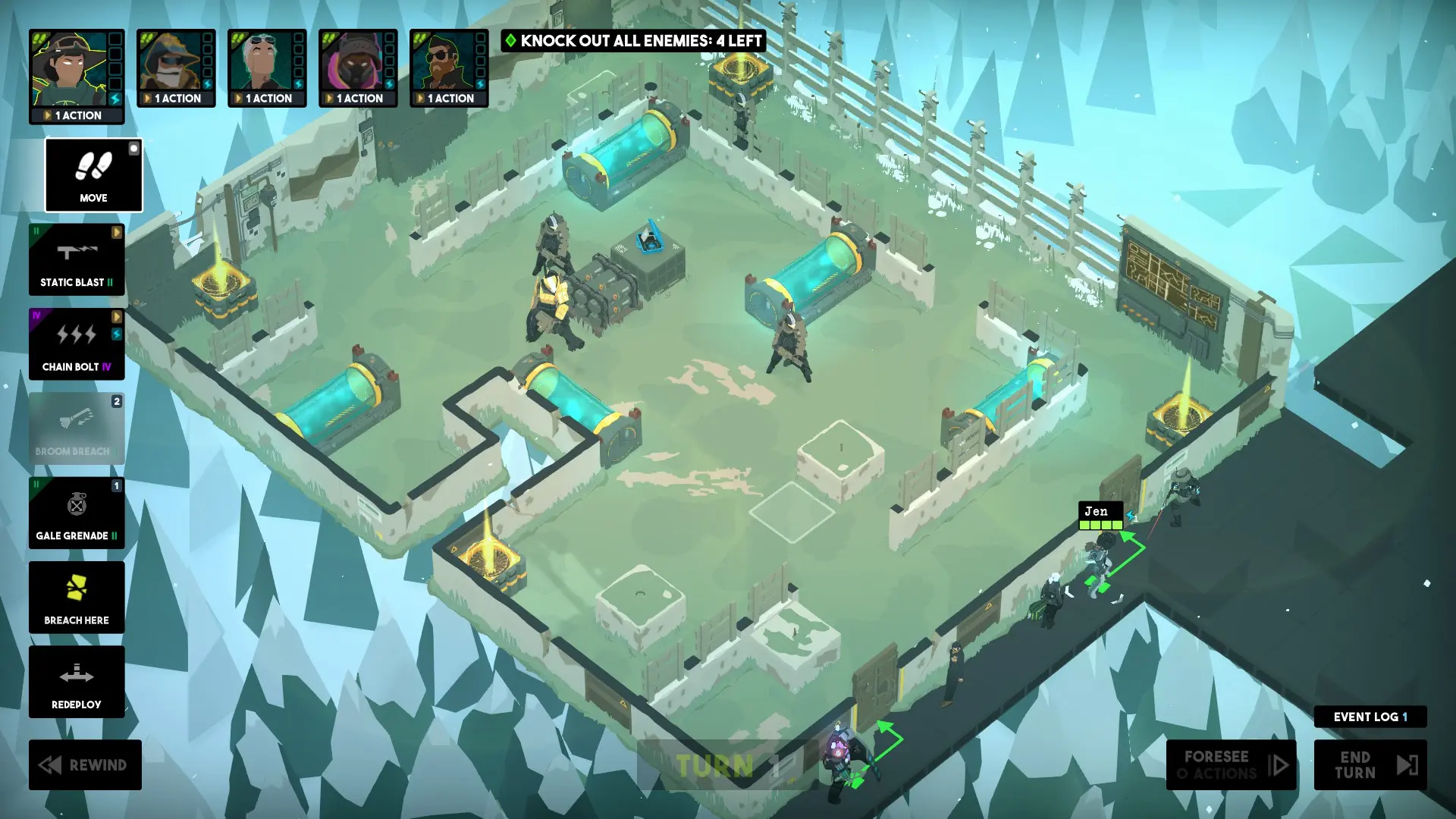Click the disabled Broom Breach ability
The width and height of the screenshot is (1456, 819).
76,428
